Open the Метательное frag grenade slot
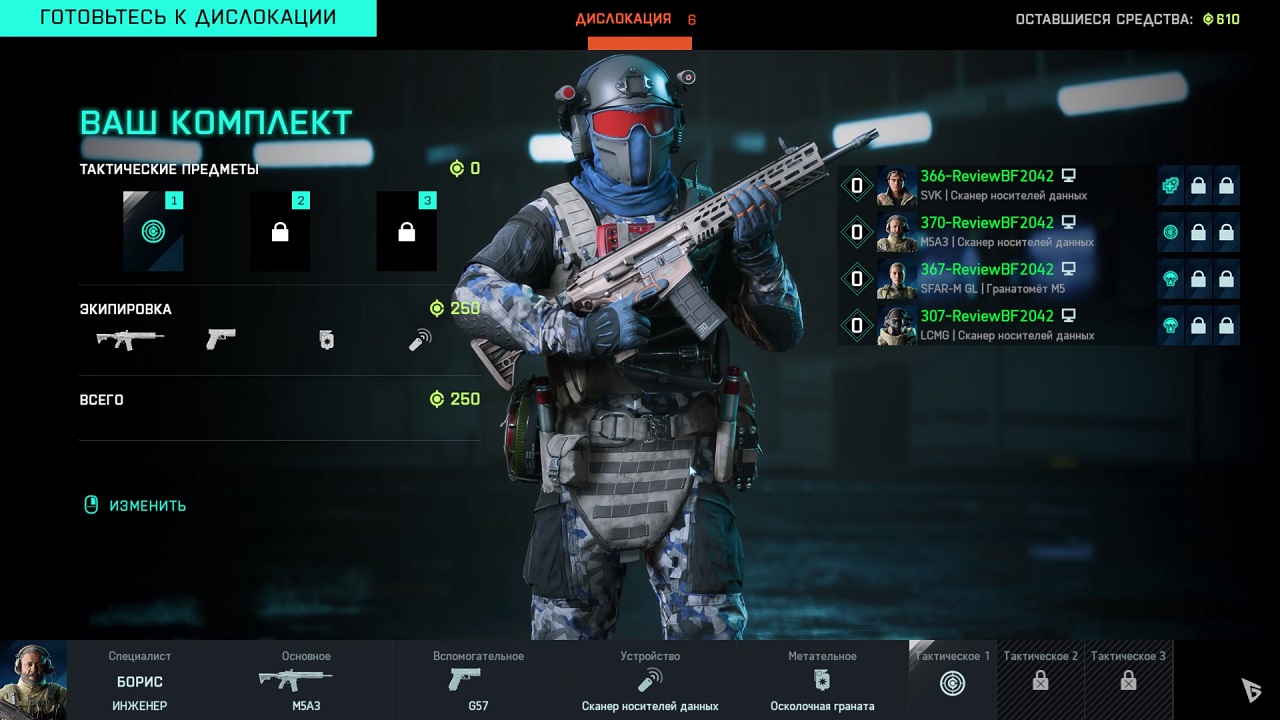Viewport: 1280px width, 720px height. 822,681
